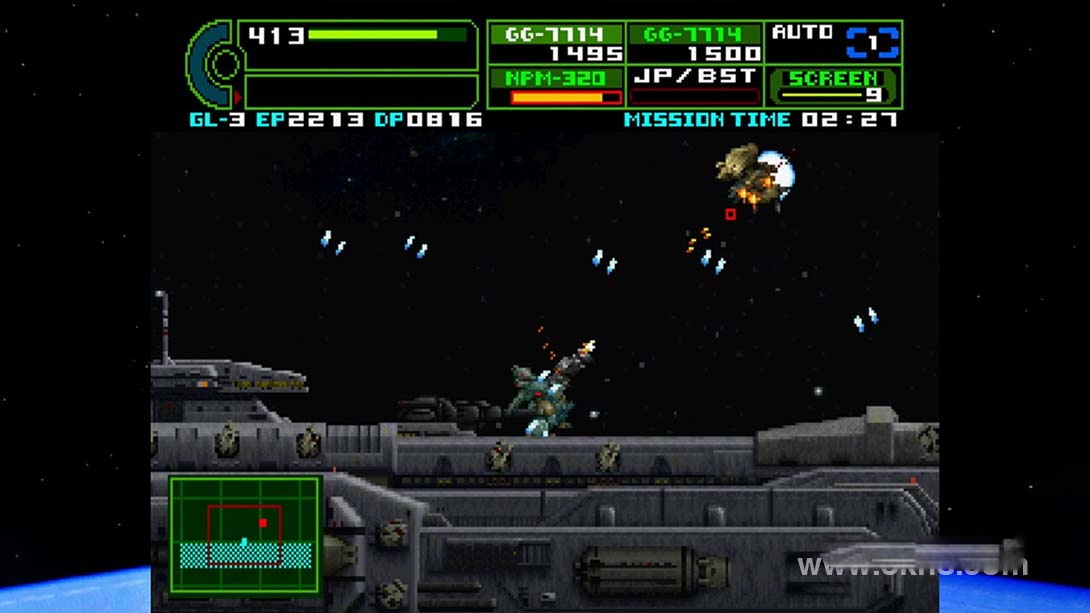Viewport: 1090px width, 613px height.
Task: Choose the NPM-320 weapon slot
Action: [x=556, y=87]
